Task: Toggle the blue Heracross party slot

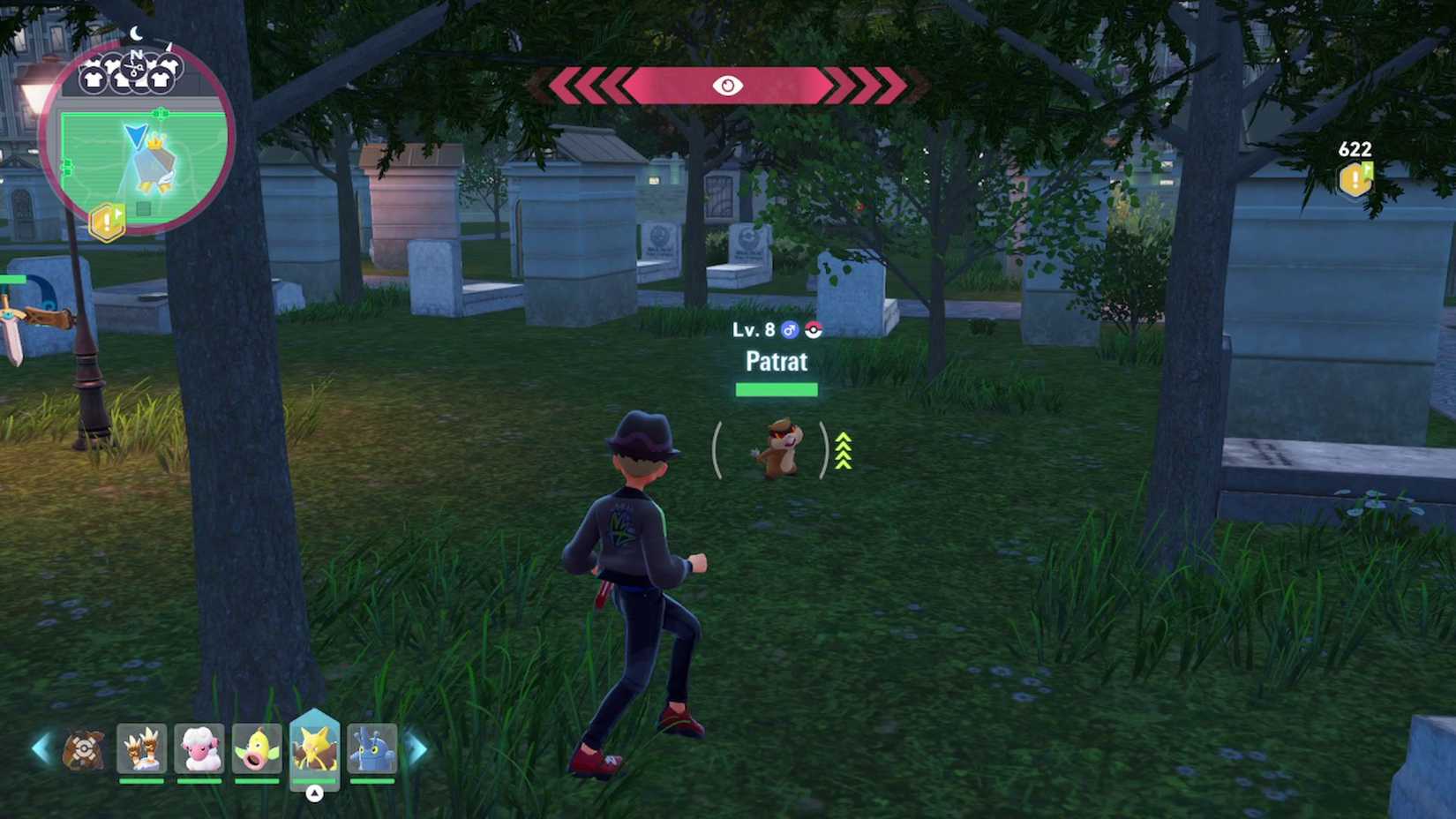Action: [x=374, y=748]
